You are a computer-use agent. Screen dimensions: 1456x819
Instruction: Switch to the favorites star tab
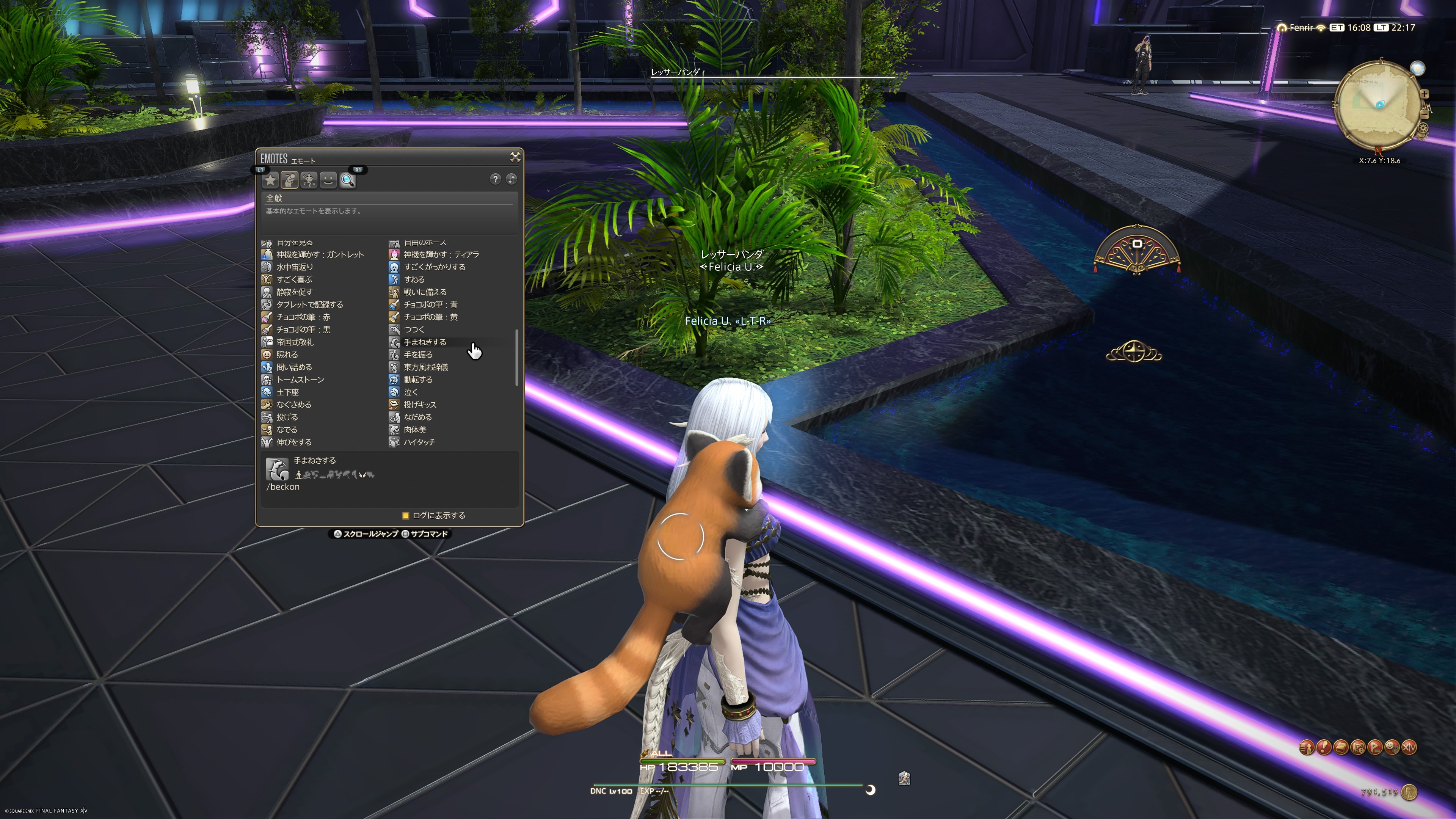pyautogui.click(x=271, y=180)
